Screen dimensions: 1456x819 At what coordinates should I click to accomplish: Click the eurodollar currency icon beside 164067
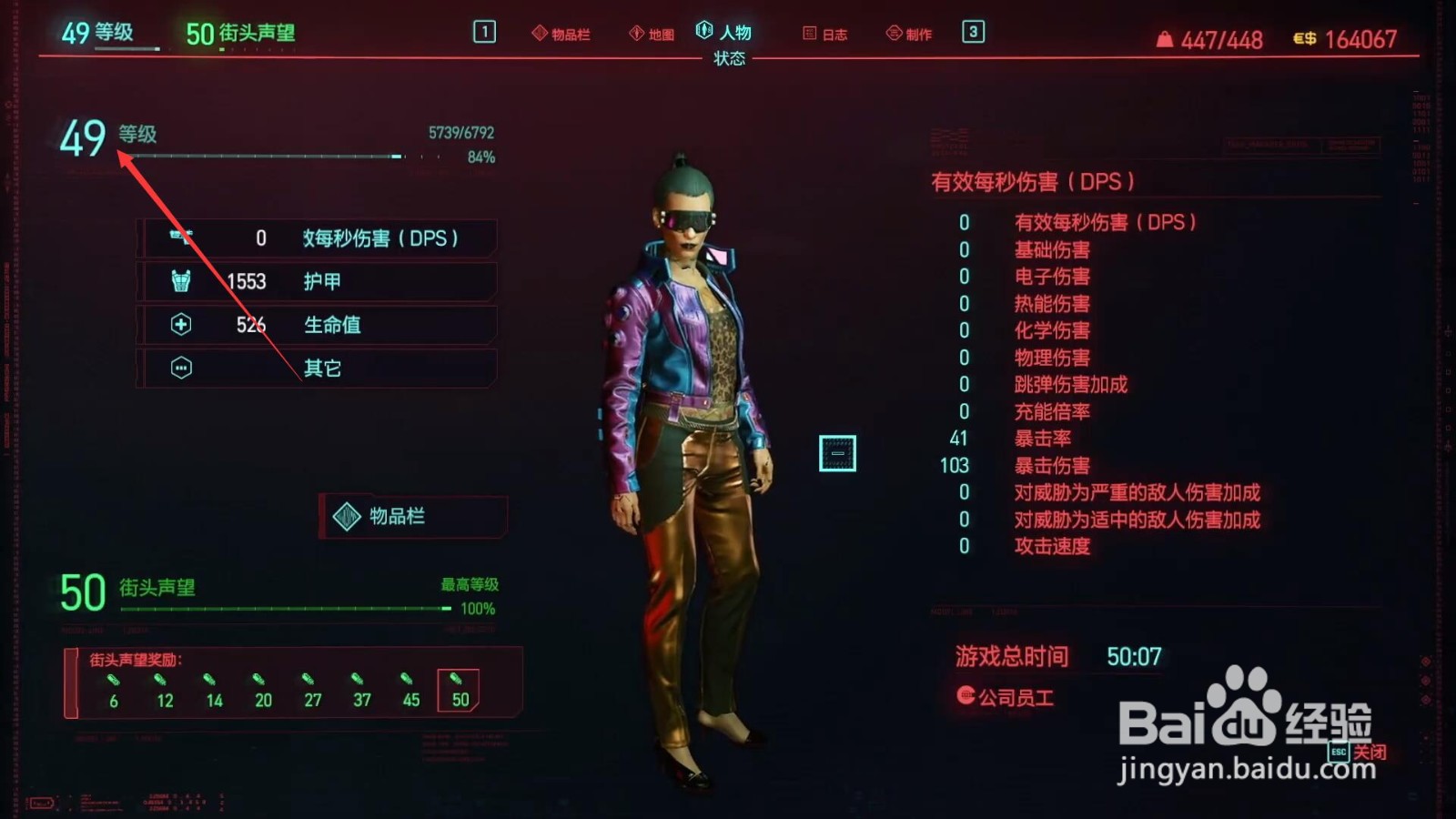tap(1303, 39)
